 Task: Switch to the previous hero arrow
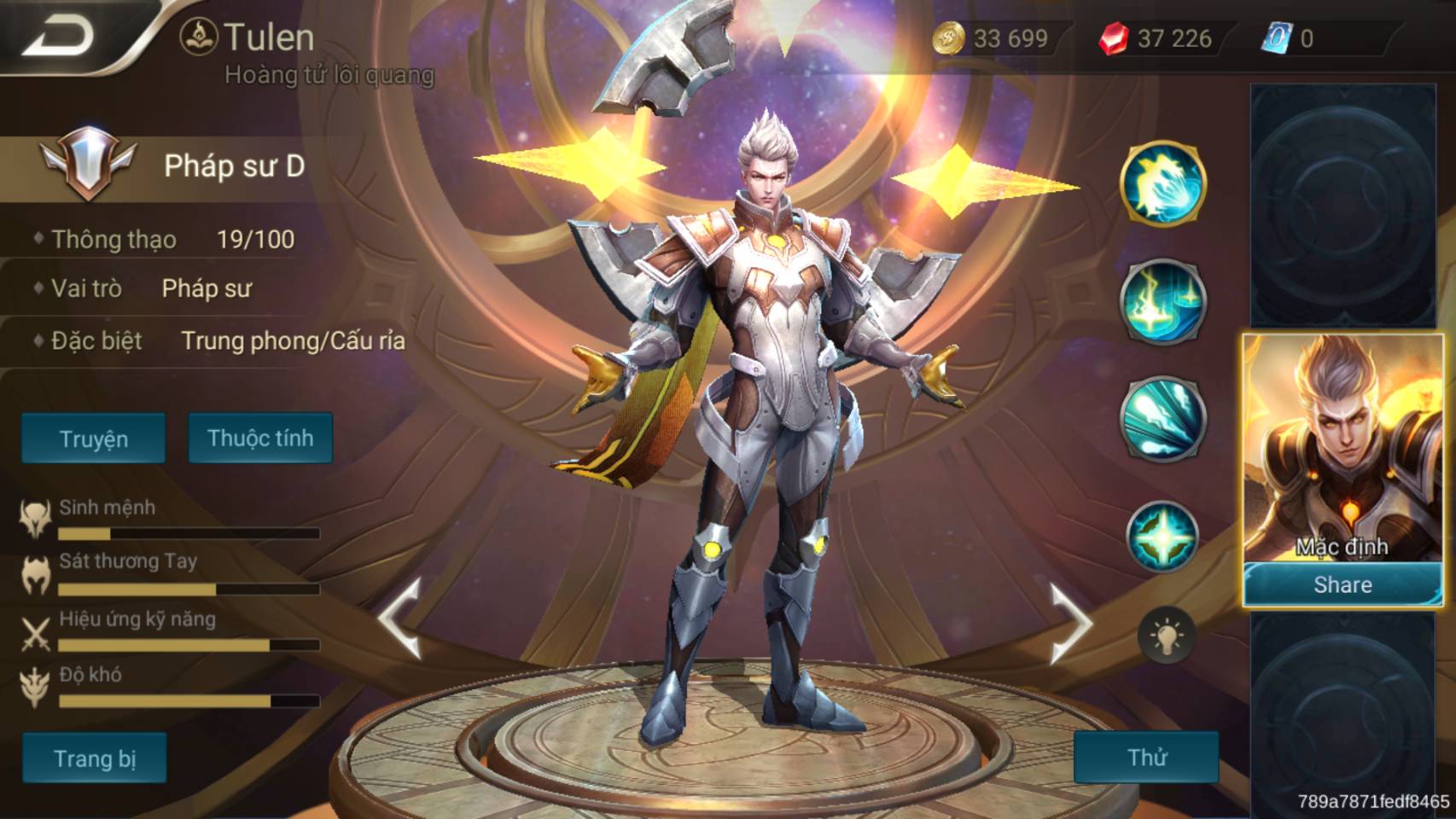pyautogui.click(x=401, y=619)
